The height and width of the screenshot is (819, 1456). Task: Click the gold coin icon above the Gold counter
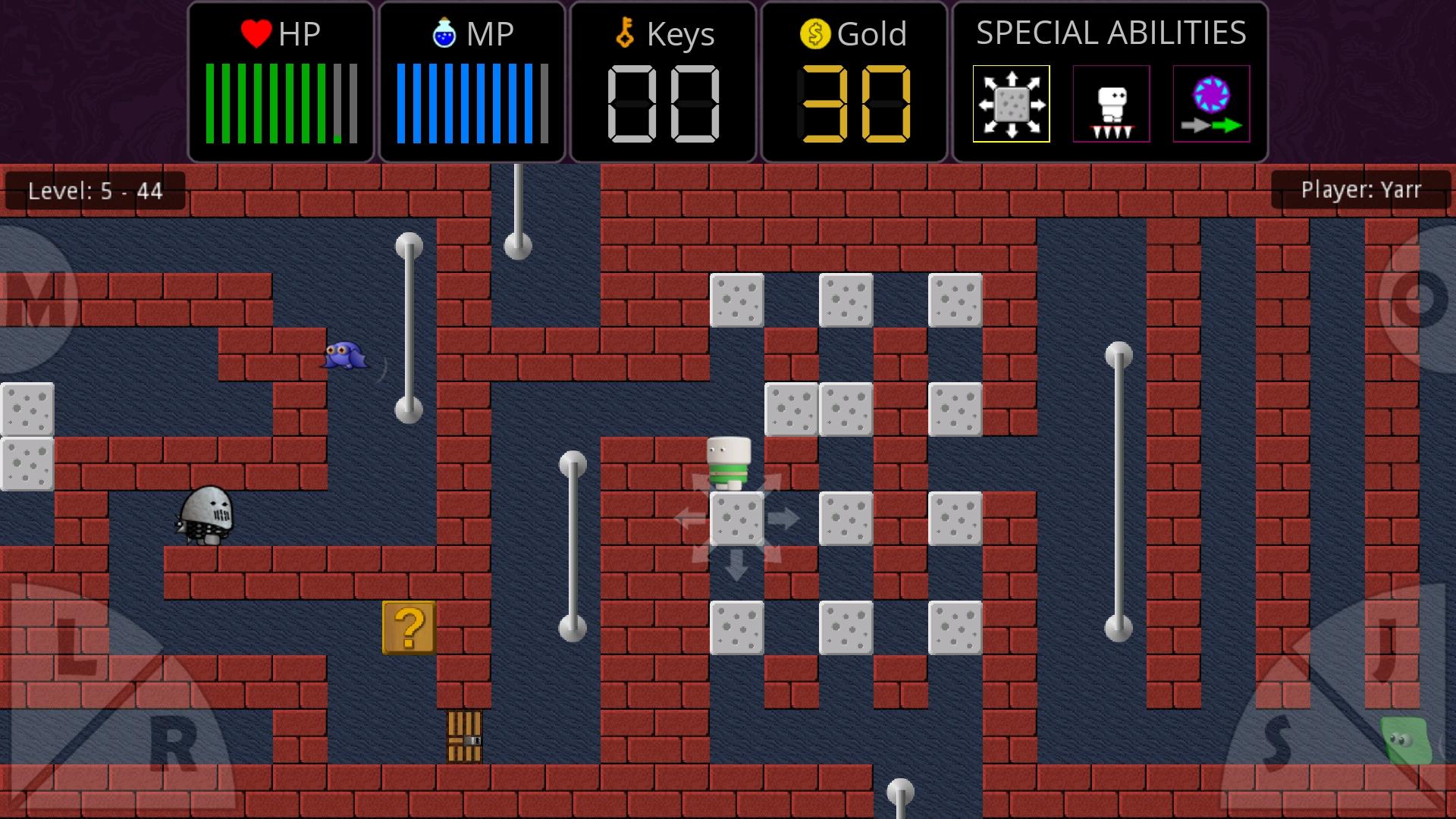tap(815, 33)
